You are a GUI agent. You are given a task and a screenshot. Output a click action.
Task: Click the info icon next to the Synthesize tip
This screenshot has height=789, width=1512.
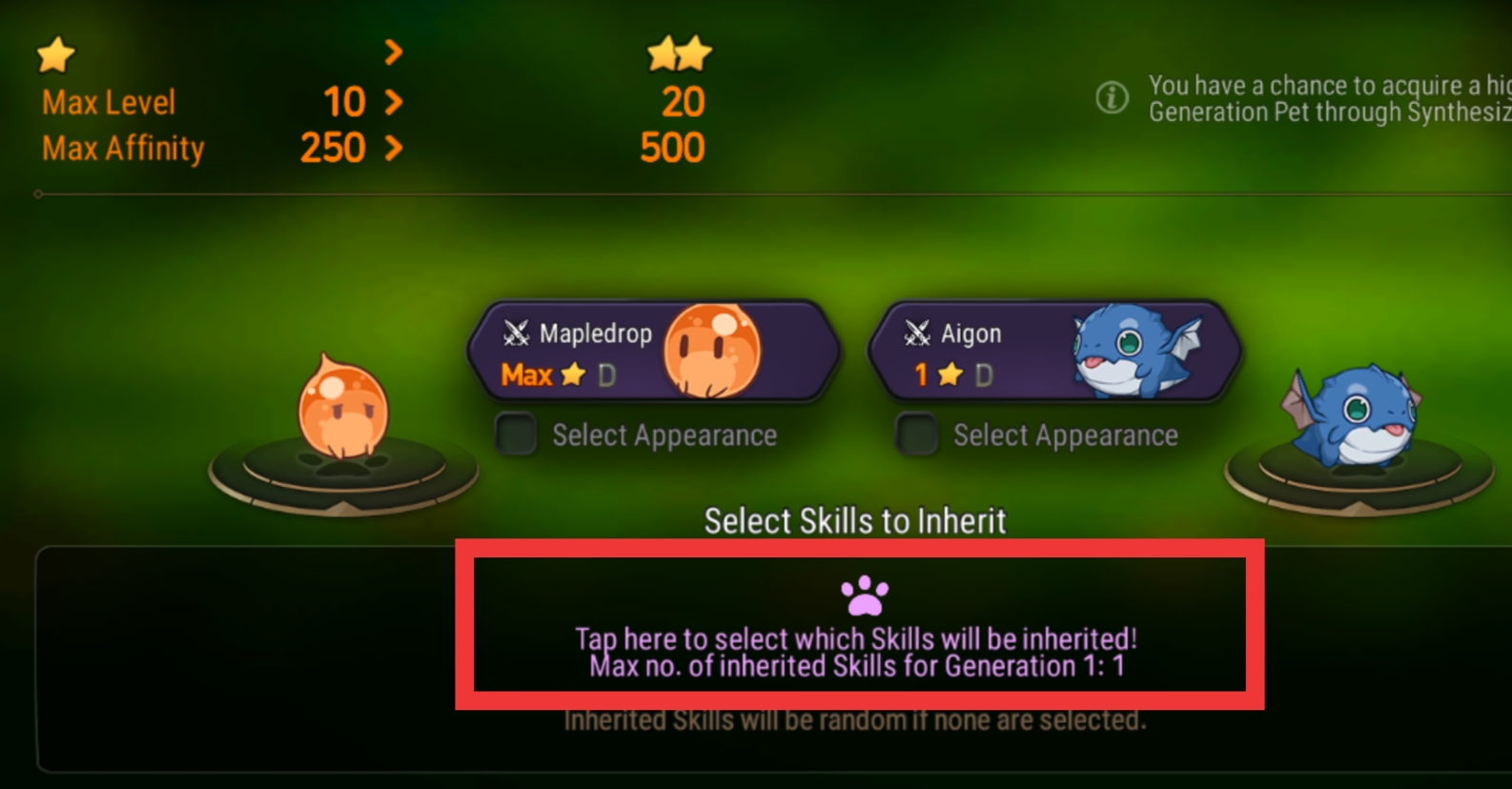click(1114, 96)
